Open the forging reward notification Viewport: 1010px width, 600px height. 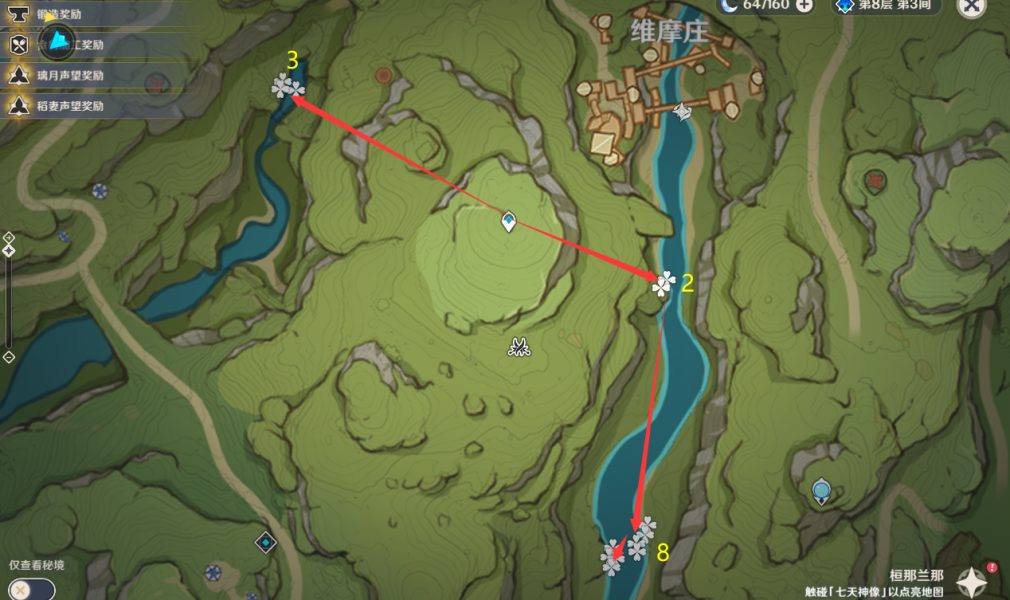coord(60,15)
